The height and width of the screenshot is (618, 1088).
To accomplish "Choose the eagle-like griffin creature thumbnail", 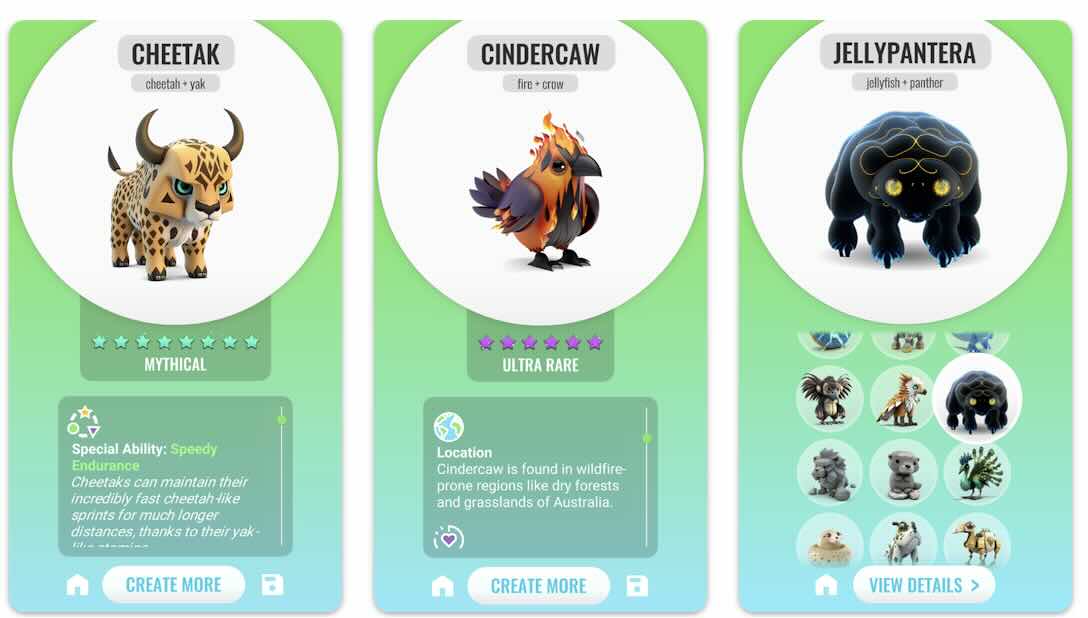I will [902, 398].
